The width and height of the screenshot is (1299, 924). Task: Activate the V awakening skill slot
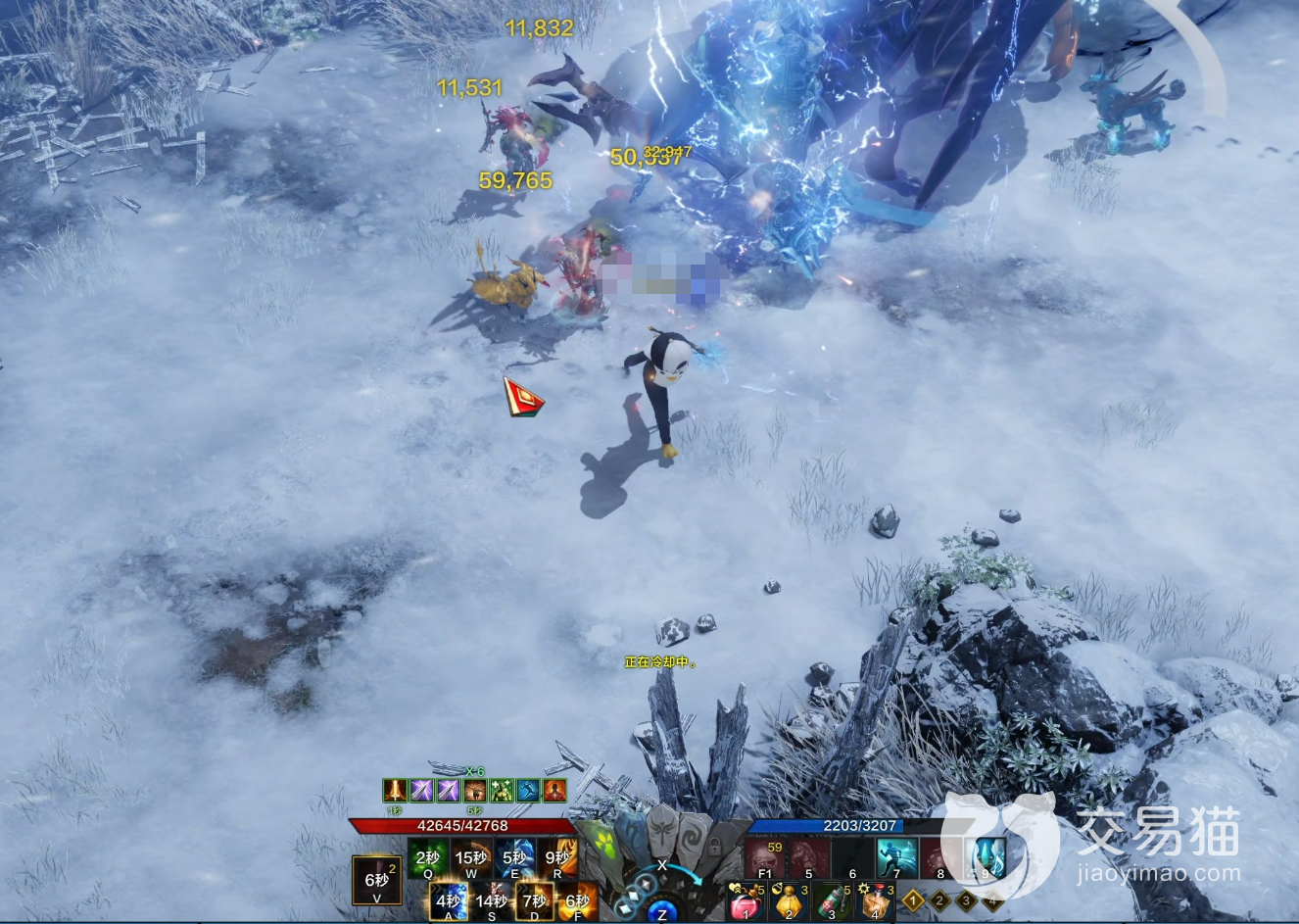[377, 880]
